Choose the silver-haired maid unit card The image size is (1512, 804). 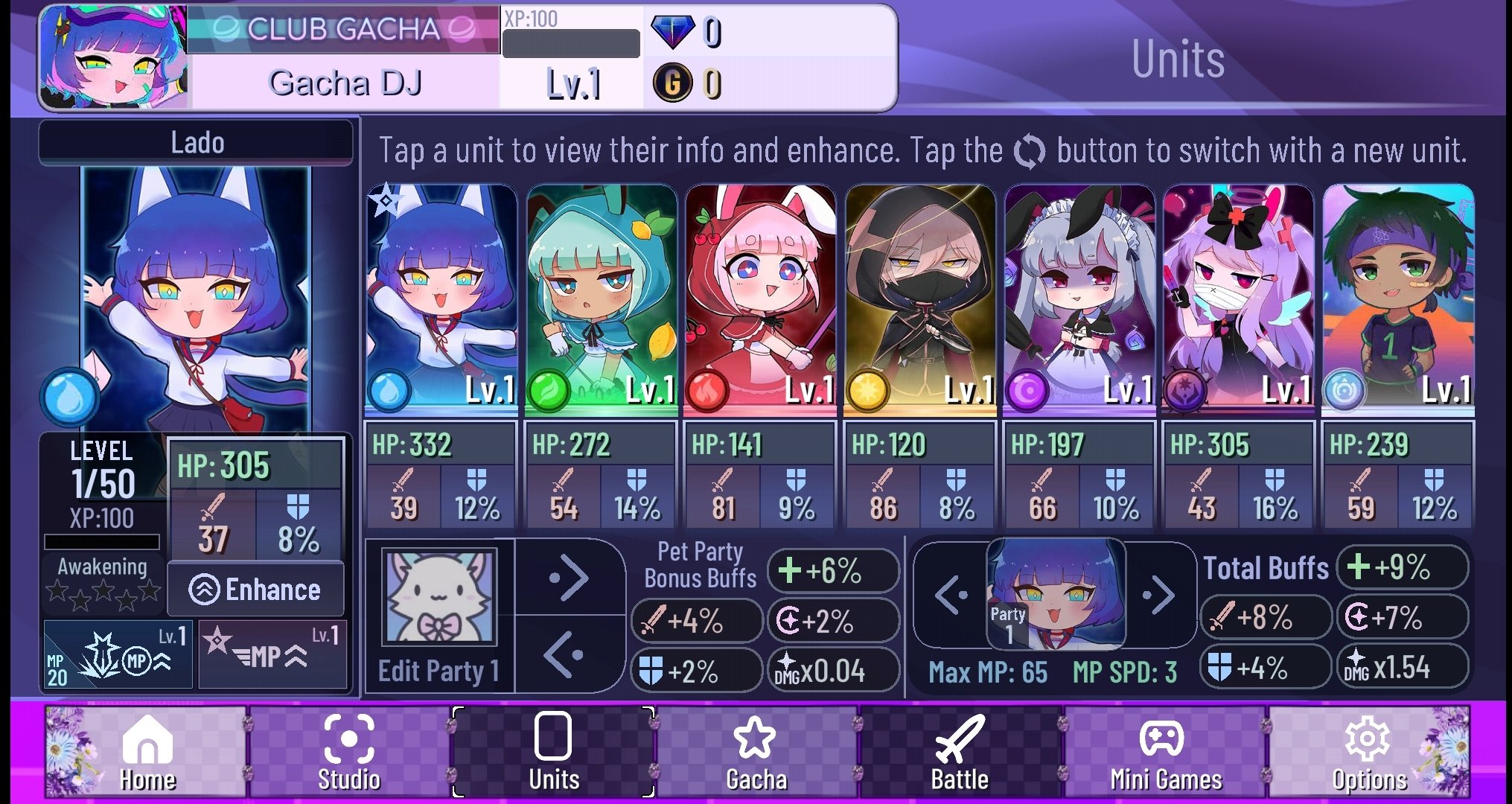tap(1079, 298)
